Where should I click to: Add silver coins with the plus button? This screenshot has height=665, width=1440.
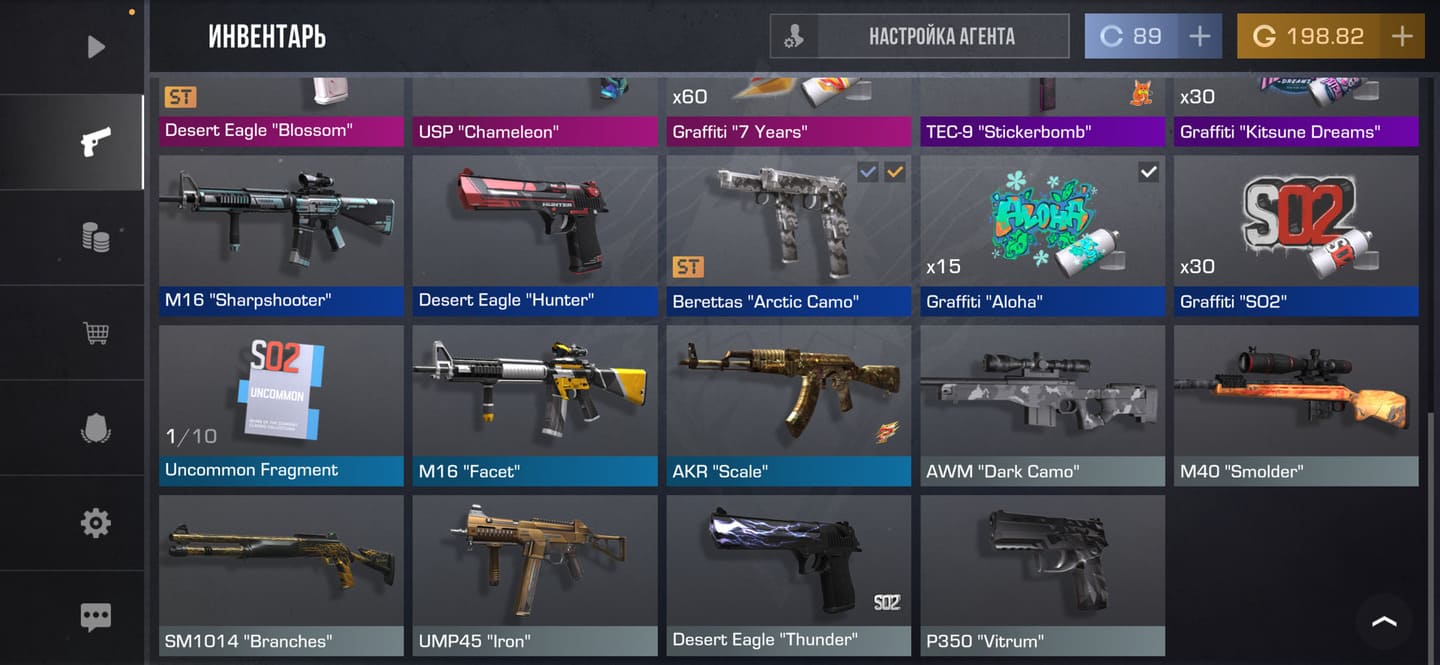1199,37
